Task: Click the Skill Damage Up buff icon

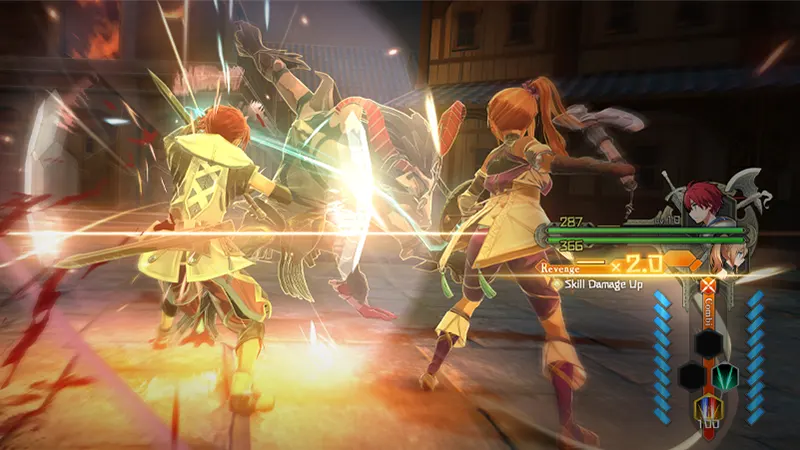Action: [557, 284]
